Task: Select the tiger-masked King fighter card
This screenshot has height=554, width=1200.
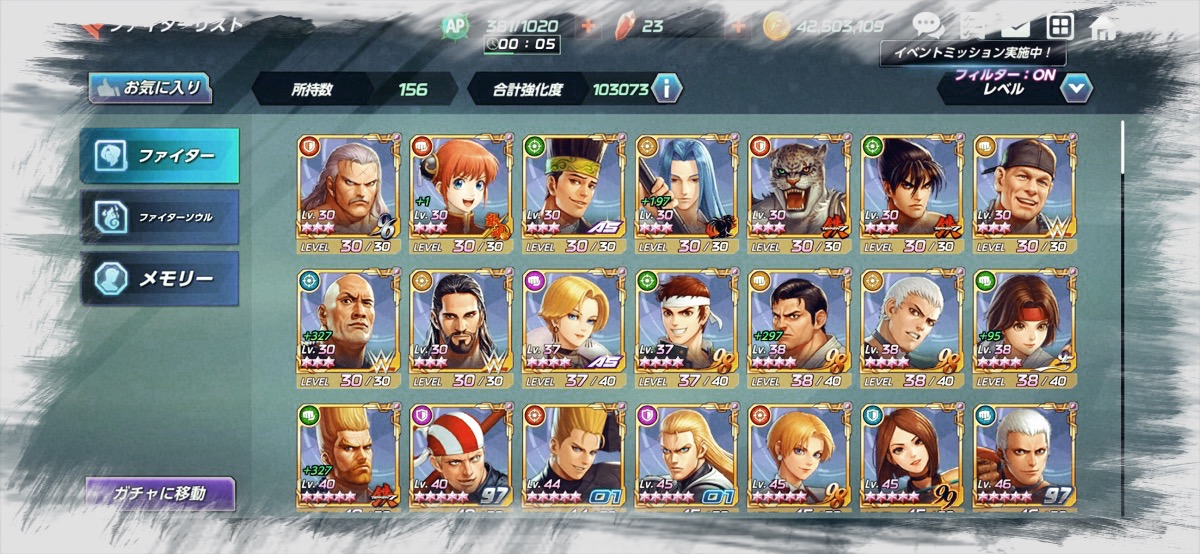Action: pos(799,194)
